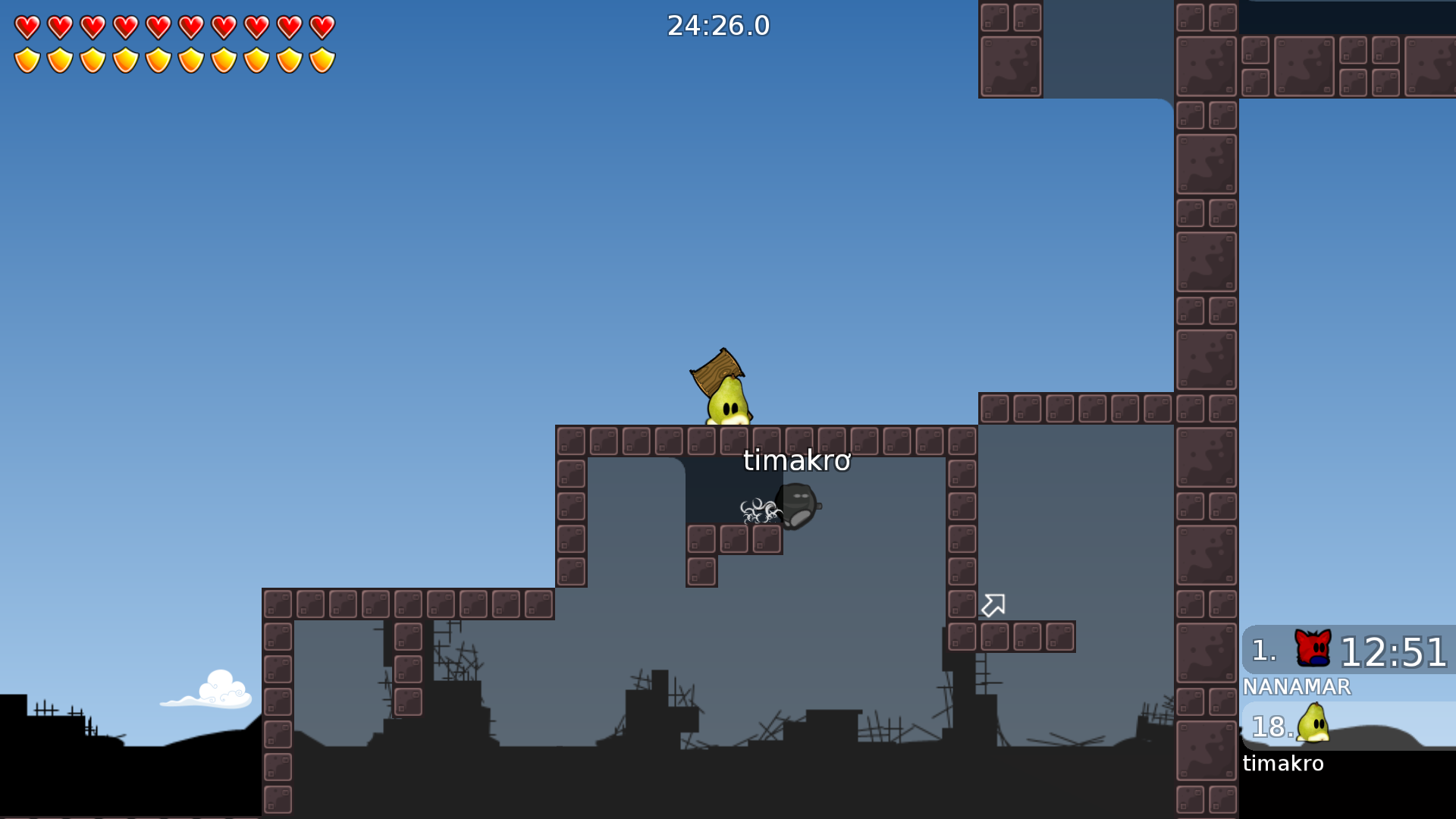1456x819 pixels.
Task: Click the rank number 18 entry
Action: 1271,728
